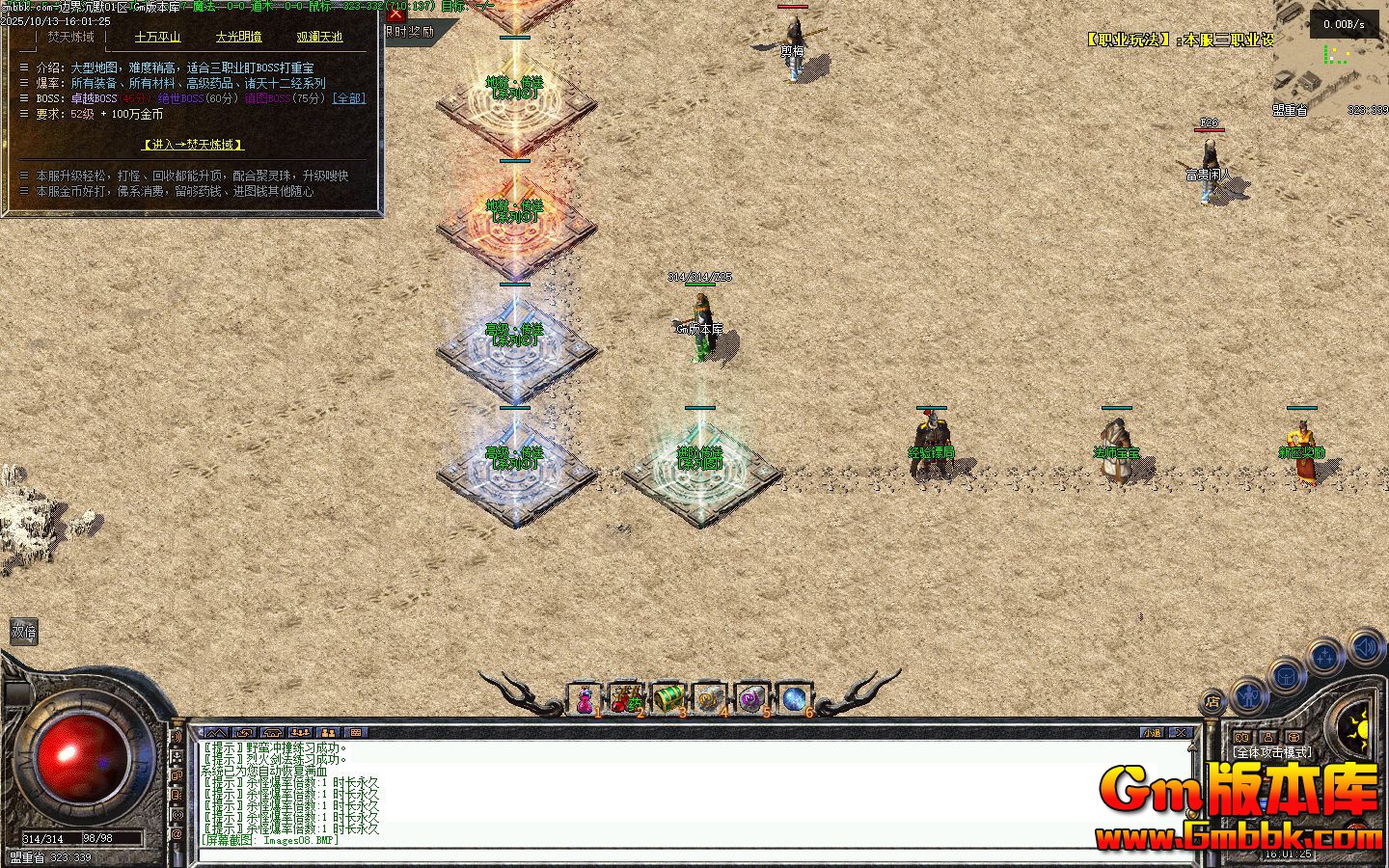Screen dimensions: 1389x868
Task: Open the character equipment panel icon
Action: click(x=1249, y=693)
